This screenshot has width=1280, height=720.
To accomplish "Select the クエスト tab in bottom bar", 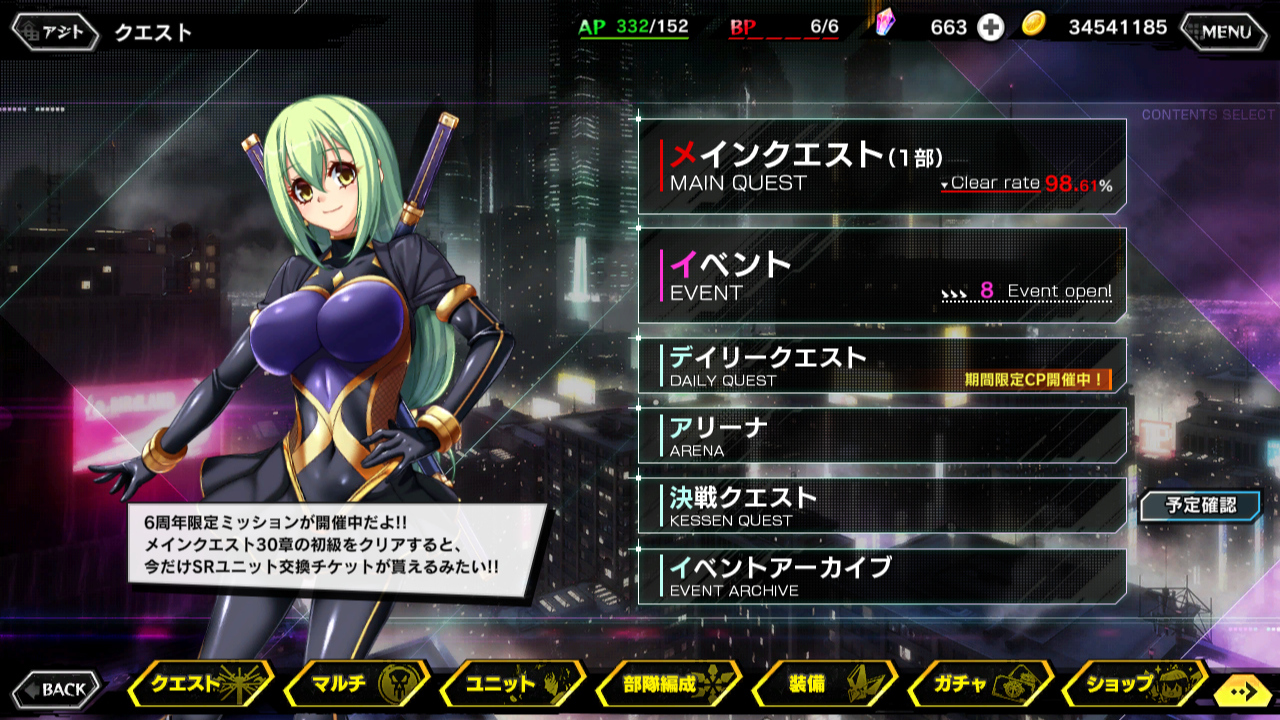I will [x=198, y=685].
